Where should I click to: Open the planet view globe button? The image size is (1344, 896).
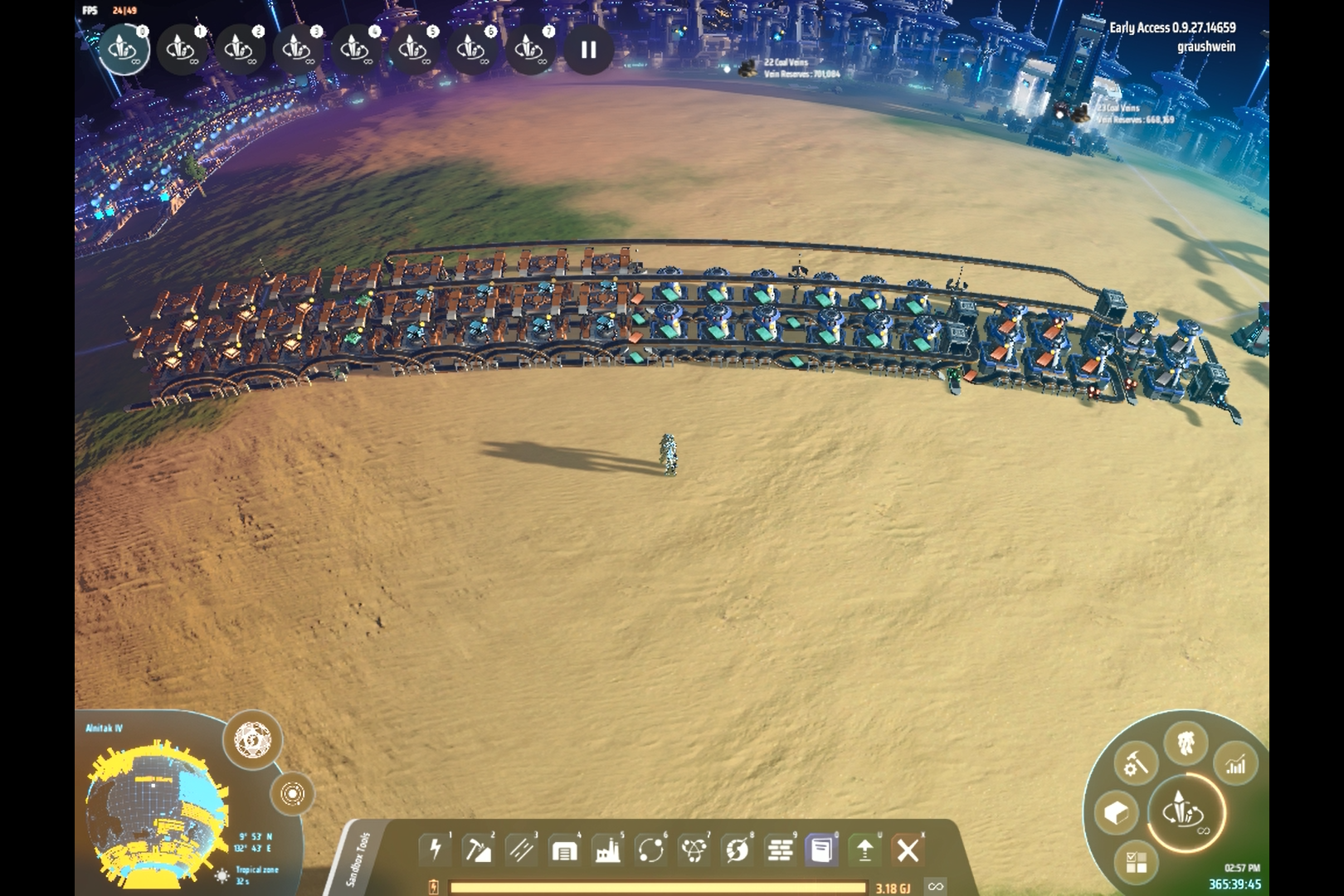click(252, 738)
